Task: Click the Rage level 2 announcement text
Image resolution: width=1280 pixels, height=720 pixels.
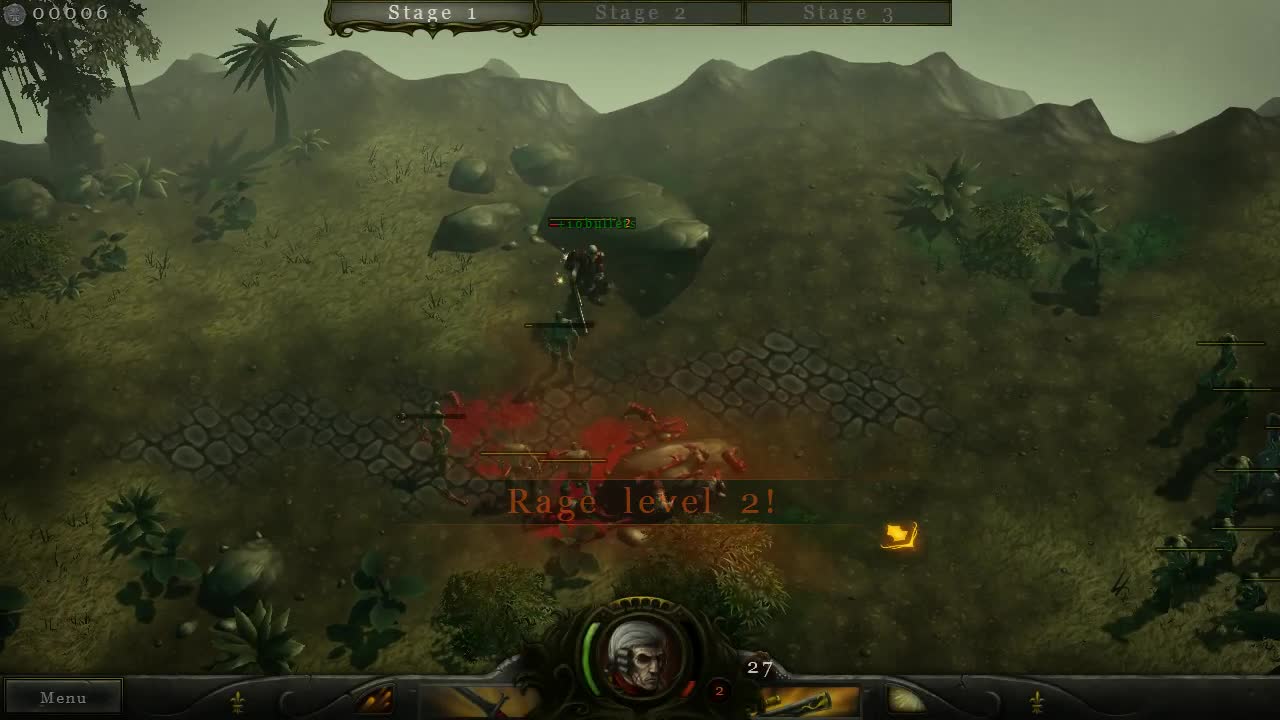Action: point(645,501)
